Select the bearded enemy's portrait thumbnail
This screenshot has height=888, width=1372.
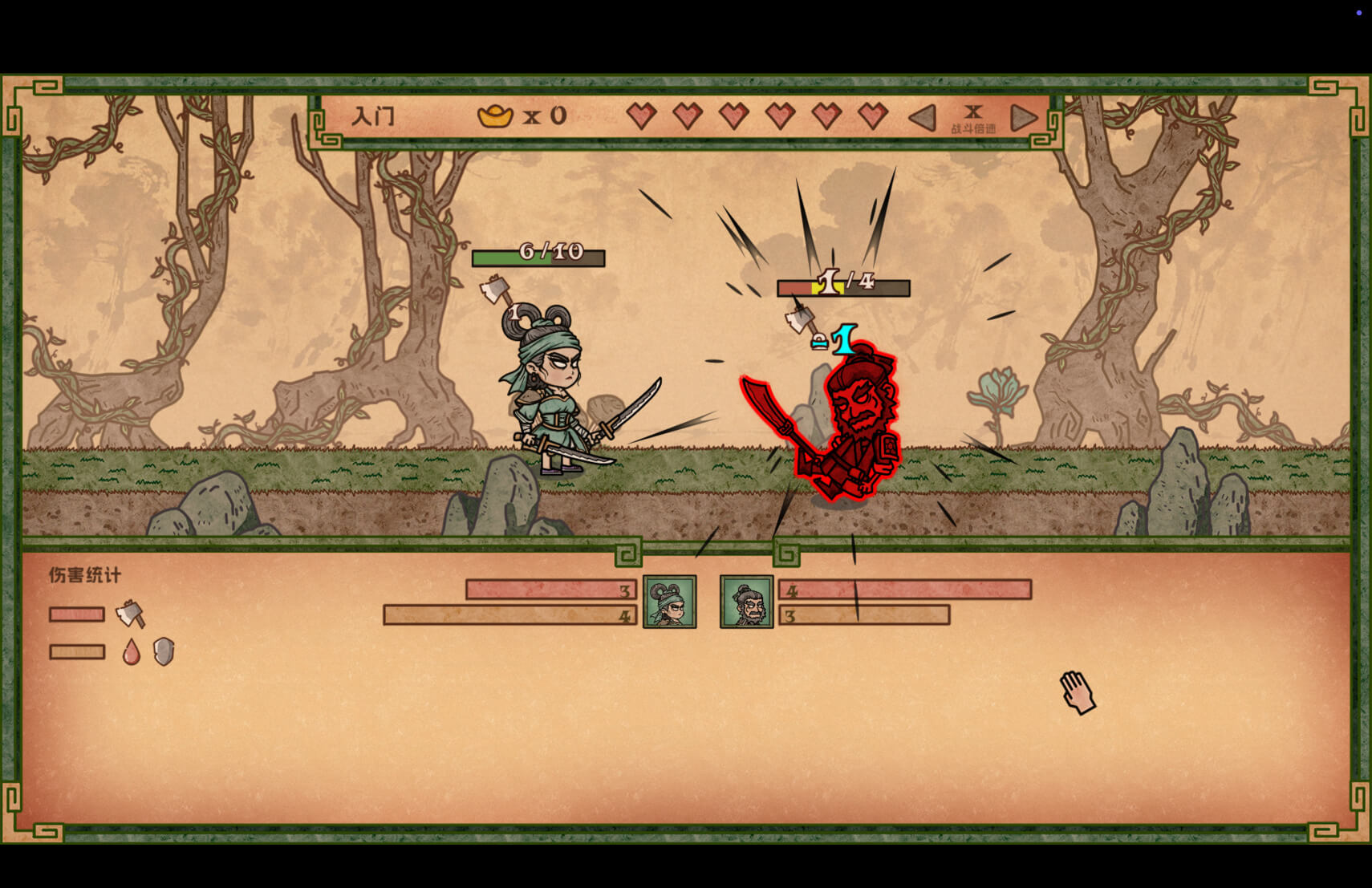pos(747,603)
